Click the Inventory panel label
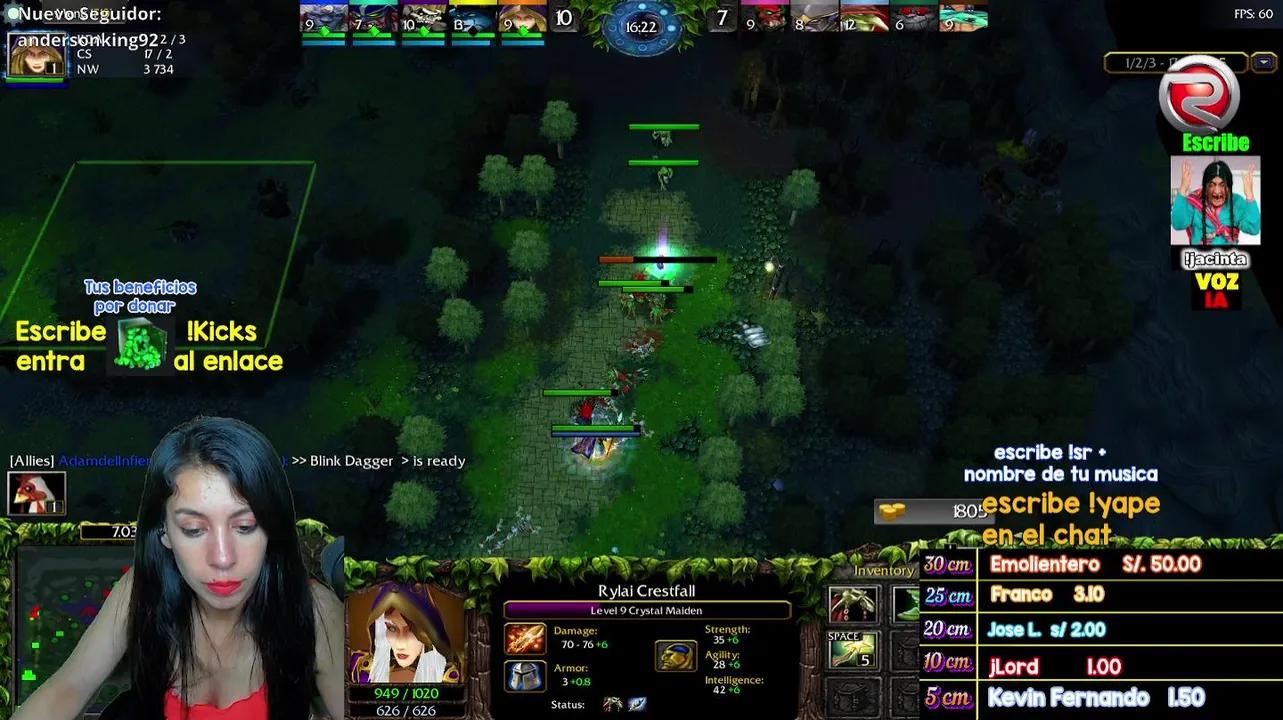Screen dimensions: 1283x720 pyautogui.click(x=884, y=570)
